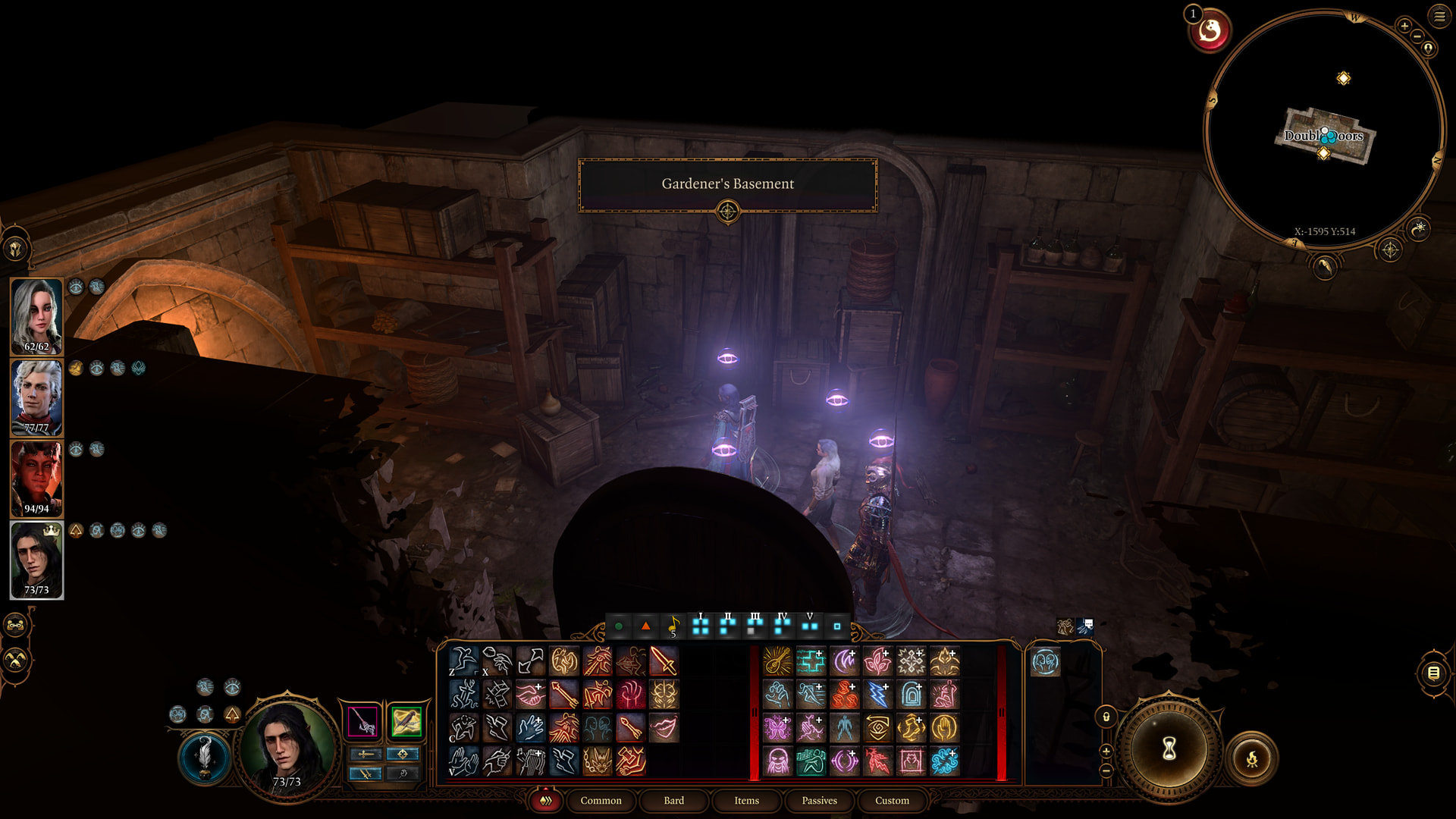Open the campfire long rest button
The width and height of the screenshot is (1456, 819).
pyautogui.click(x=1251, y=758)
